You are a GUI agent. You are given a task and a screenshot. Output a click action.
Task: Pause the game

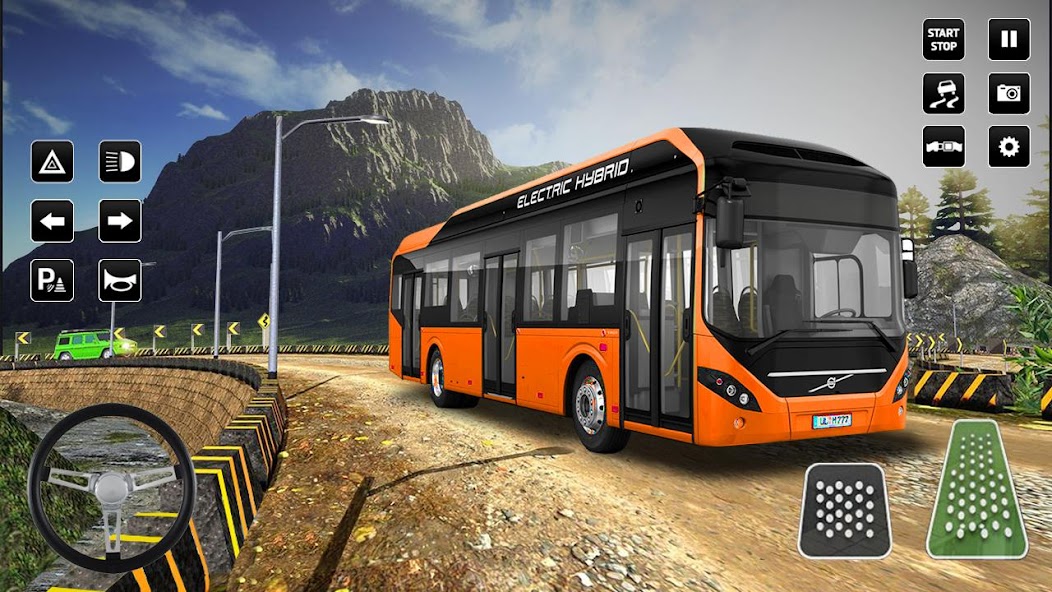[x=1009, y=40]
